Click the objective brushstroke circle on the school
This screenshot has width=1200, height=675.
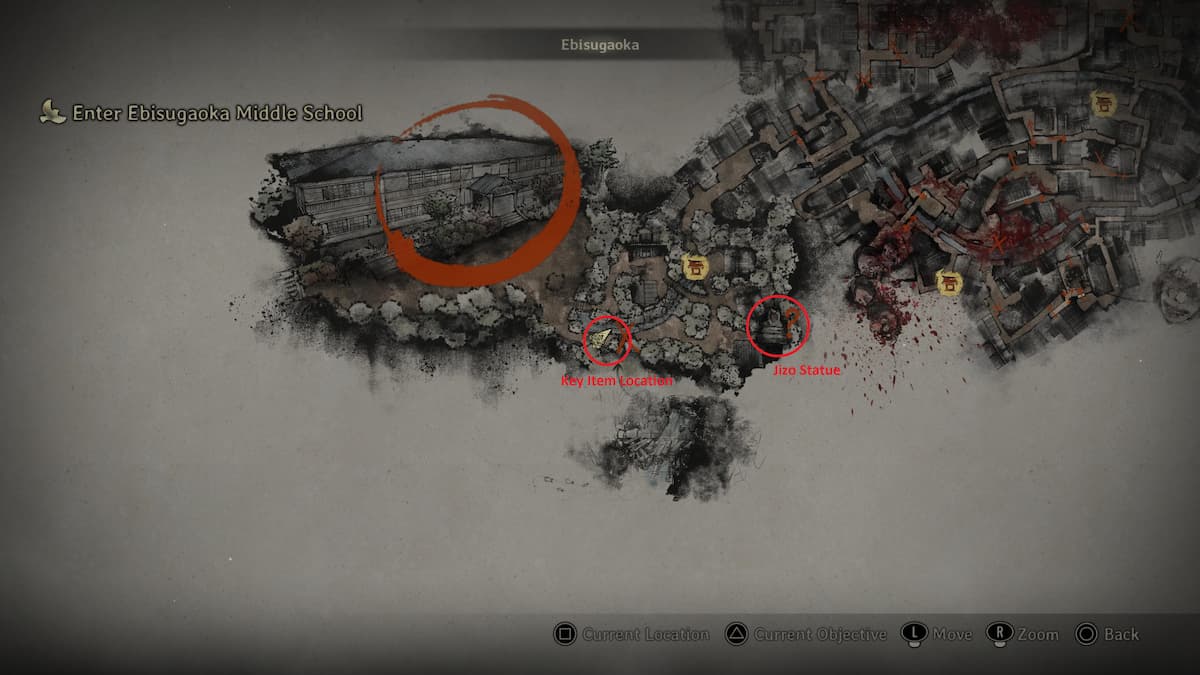coord(476,190)
